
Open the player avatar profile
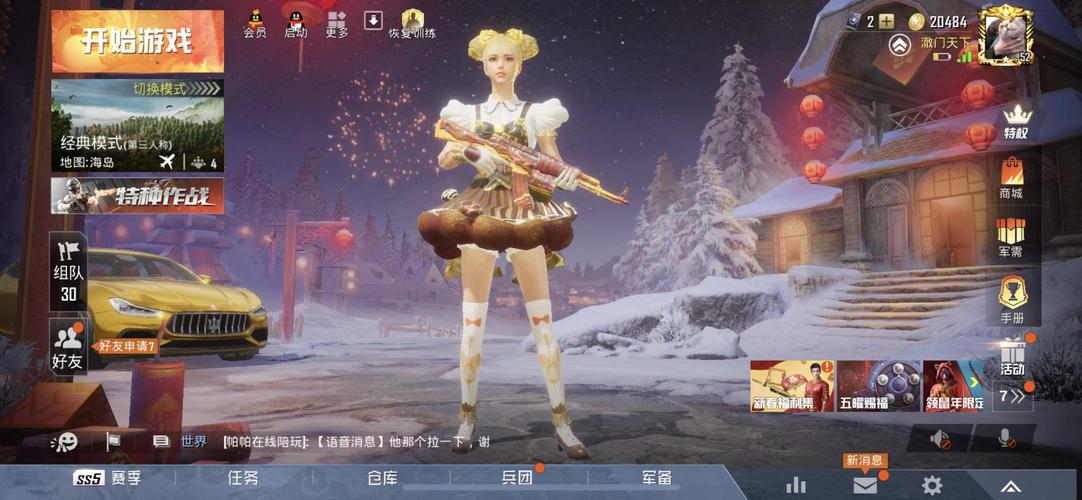pos(1005,33)
